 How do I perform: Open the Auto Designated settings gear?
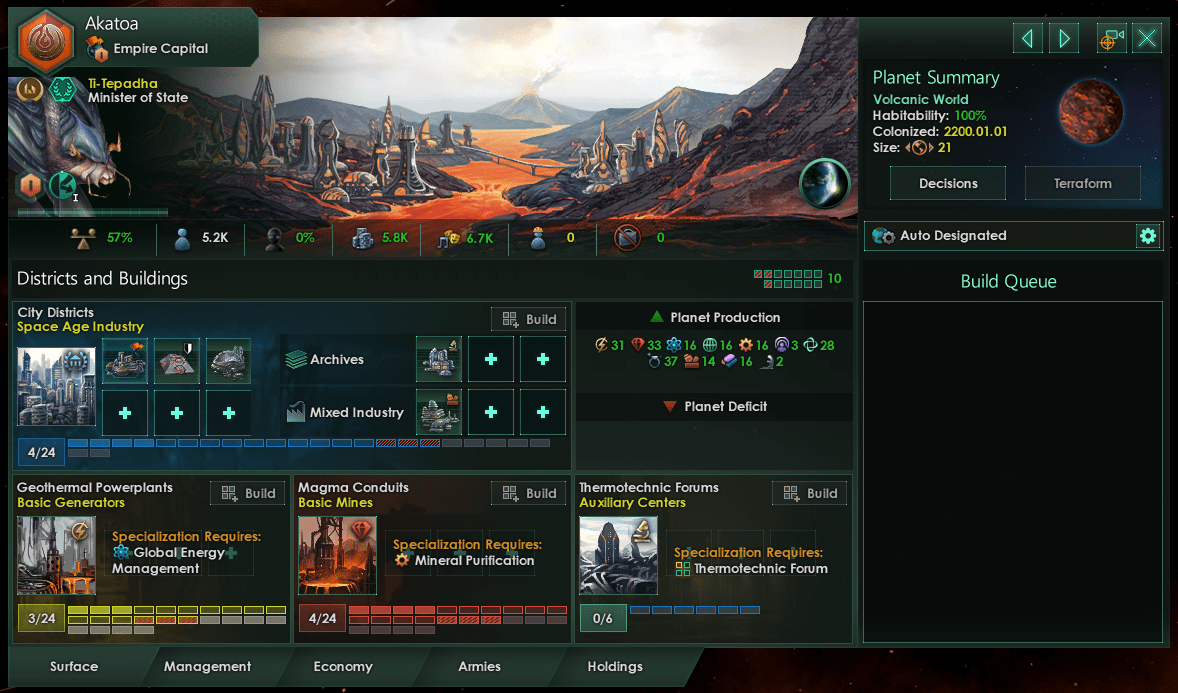pyautogui.click(x=1148, y=236)
